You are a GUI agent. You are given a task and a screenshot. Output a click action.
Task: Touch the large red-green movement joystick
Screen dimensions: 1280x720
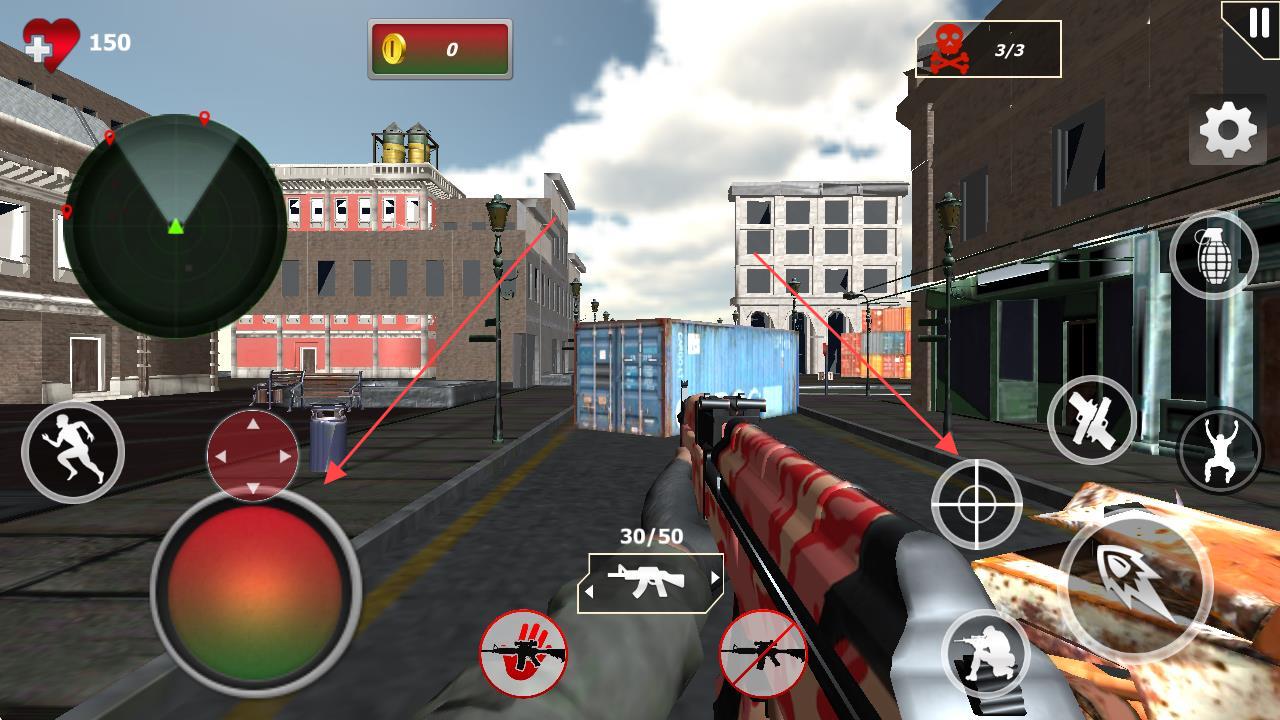point(255,590)
